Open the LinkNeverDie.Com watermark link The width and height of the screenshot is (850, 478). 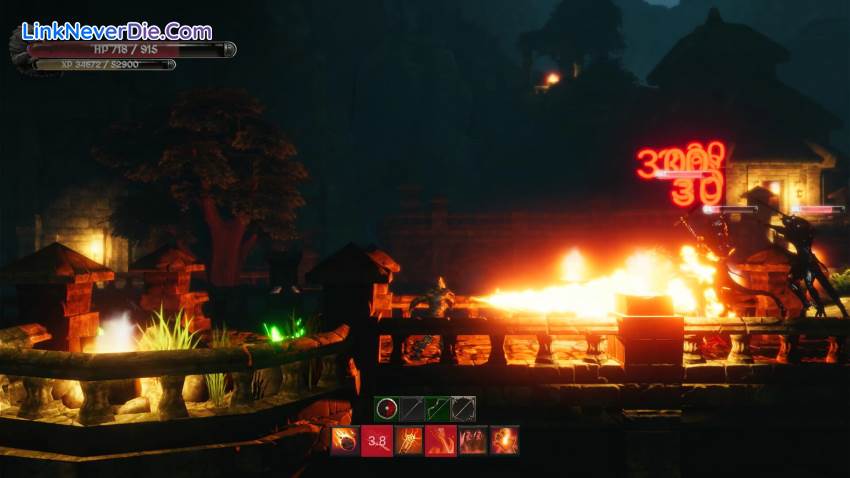117,31
